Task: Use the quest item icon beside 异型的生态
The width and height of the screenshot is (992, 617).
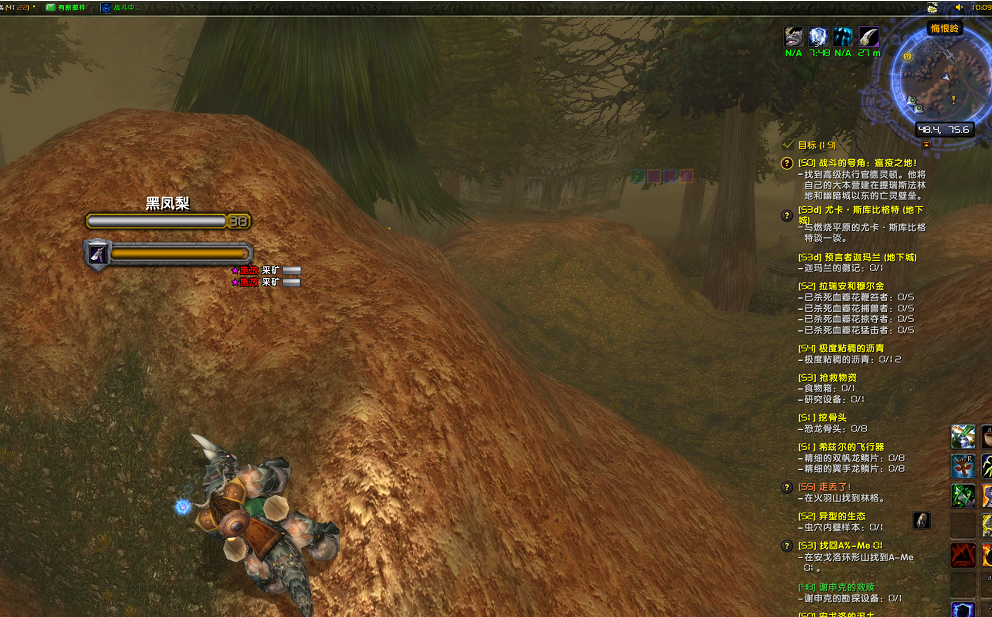Action: 921,520
